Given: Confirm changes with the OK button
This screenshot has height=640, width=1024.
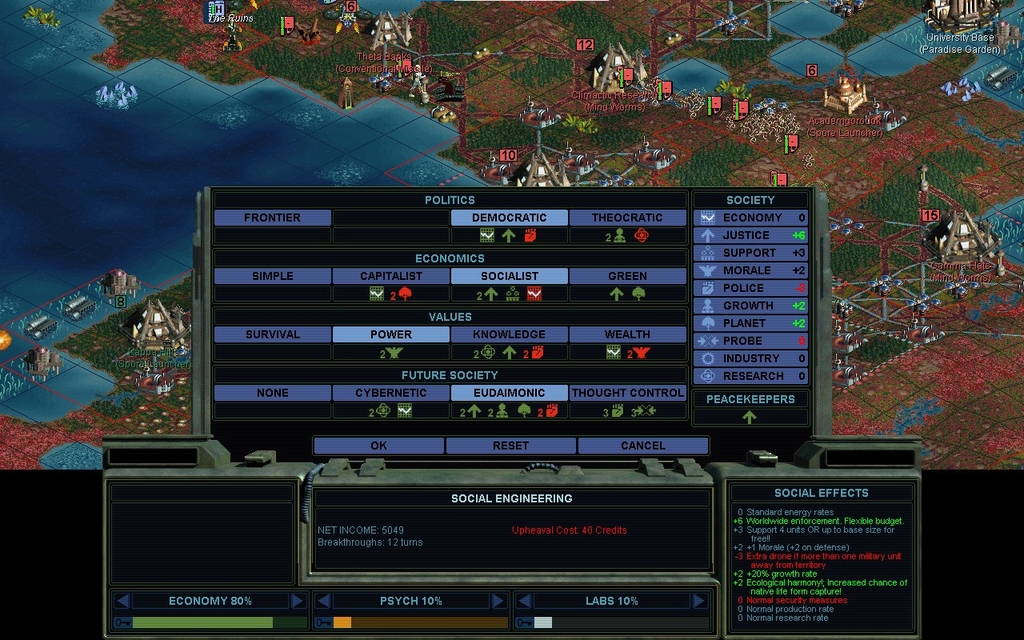Looking at the screenshot, I should (x=378, y=446).
